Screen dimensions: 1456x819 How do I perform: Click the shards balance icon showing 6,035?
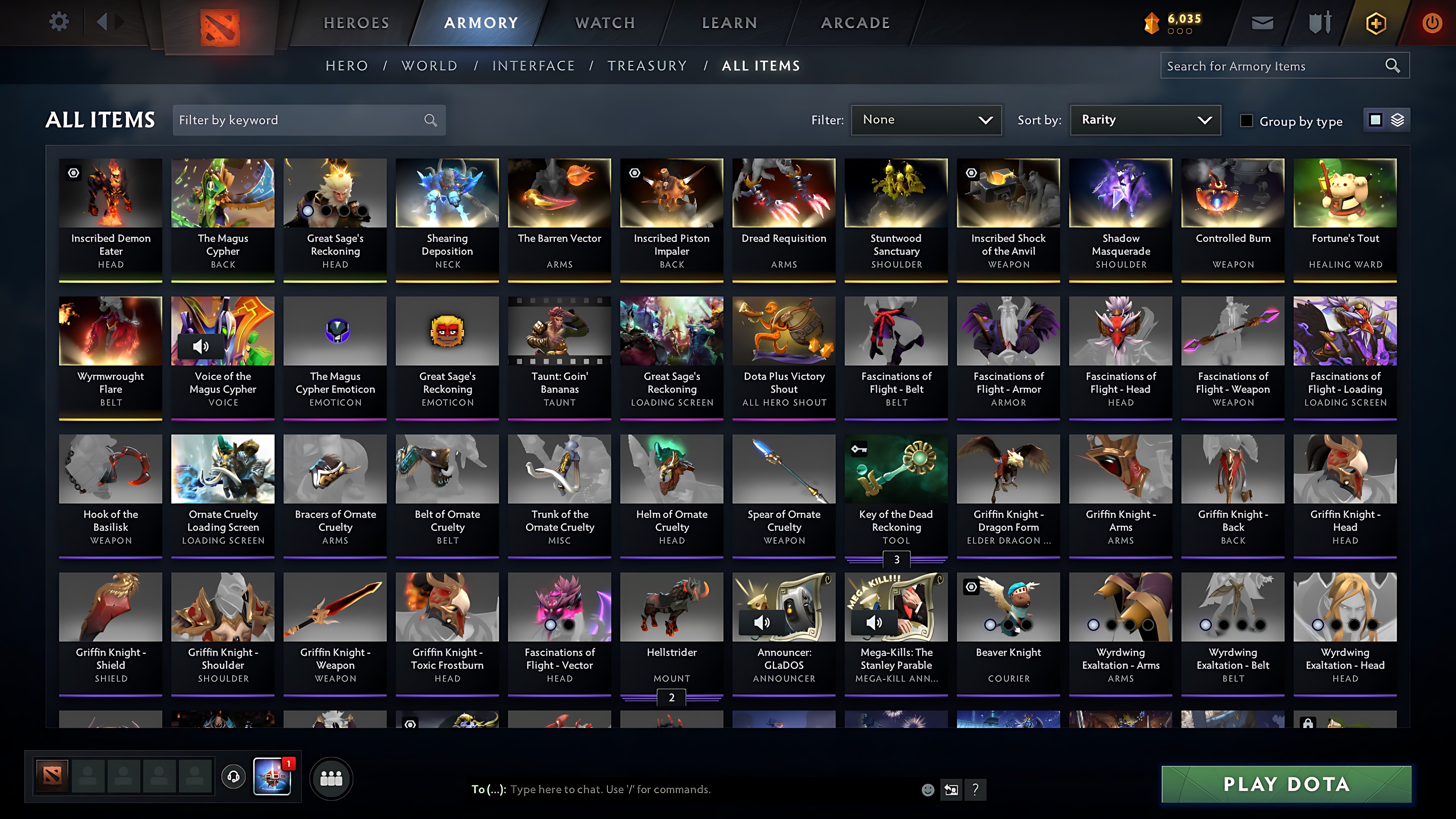pos(1152,22)
